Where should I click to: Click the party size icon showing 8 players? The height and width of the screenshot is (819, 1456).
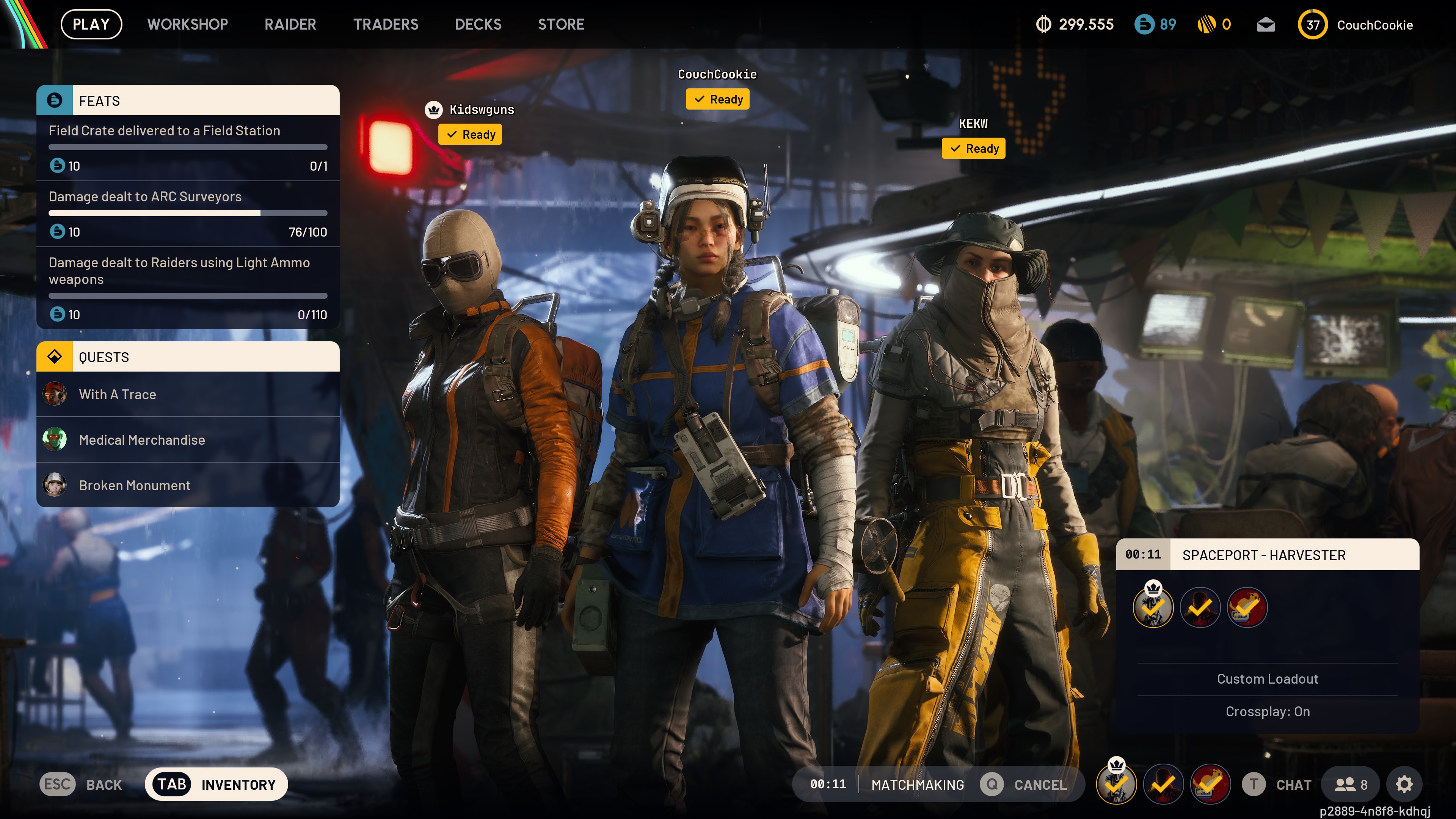(1350, 784)
